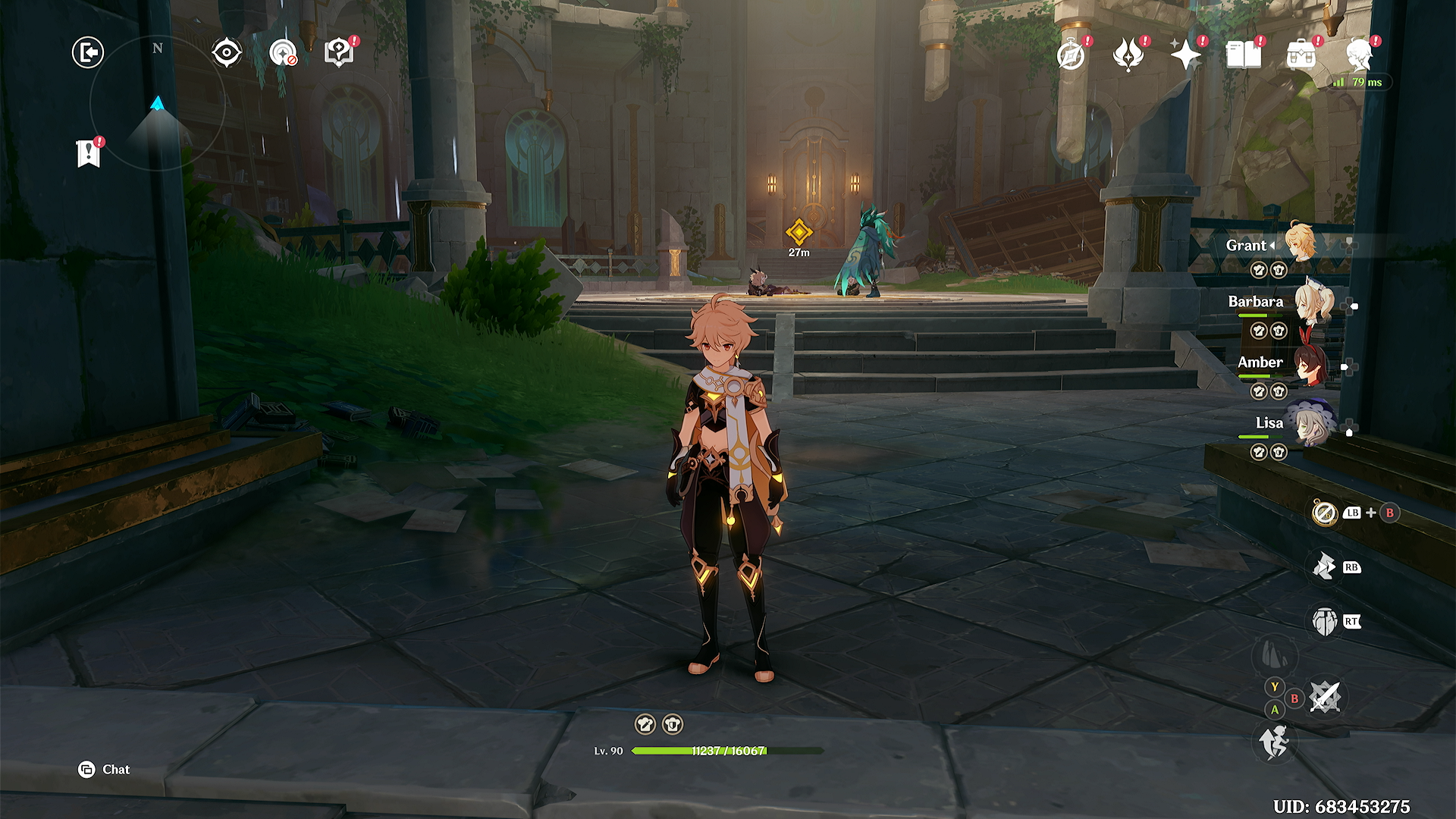
Task: Open the backpack inventory icon
Action: point(1301,55)
